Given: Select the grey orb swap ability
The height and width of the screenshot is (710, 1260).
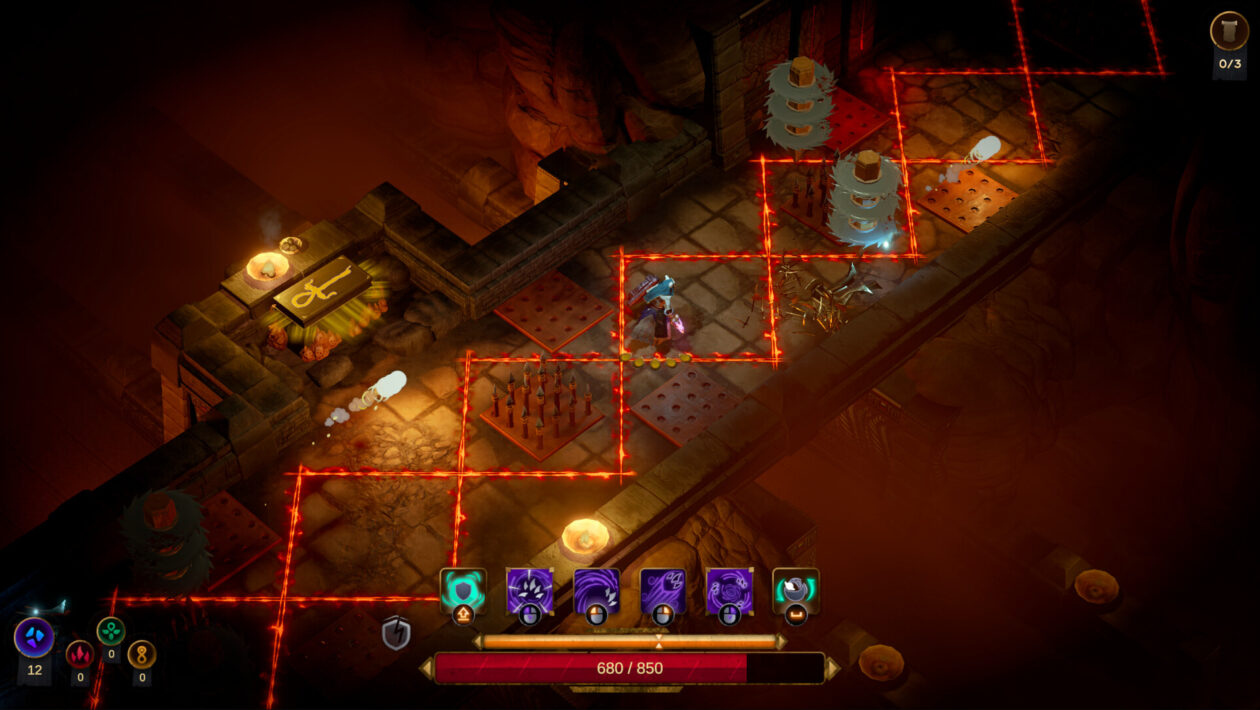Looking at the screenshot, I should (795, 590).
